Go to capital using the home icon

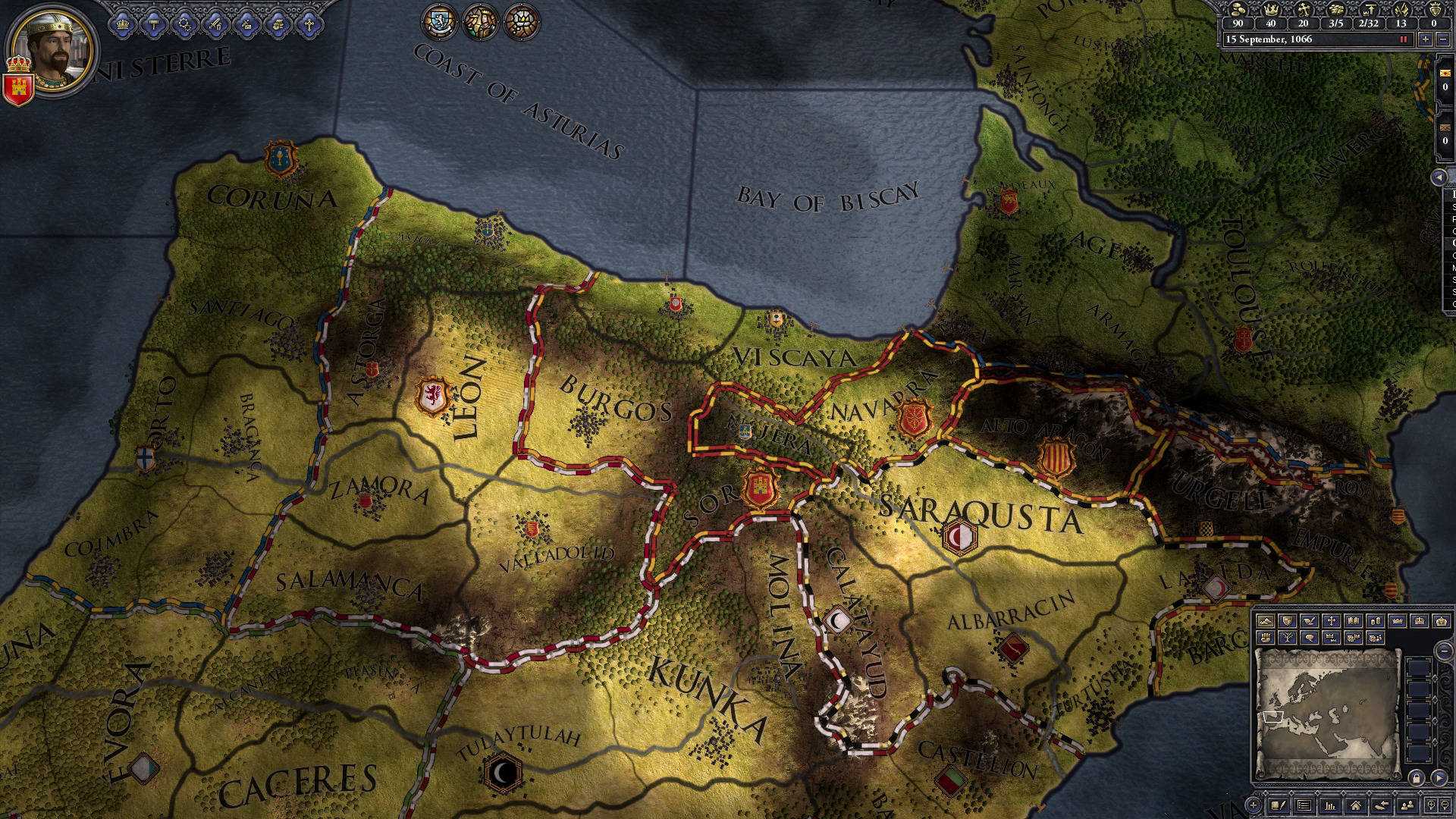pos(1355,805)
